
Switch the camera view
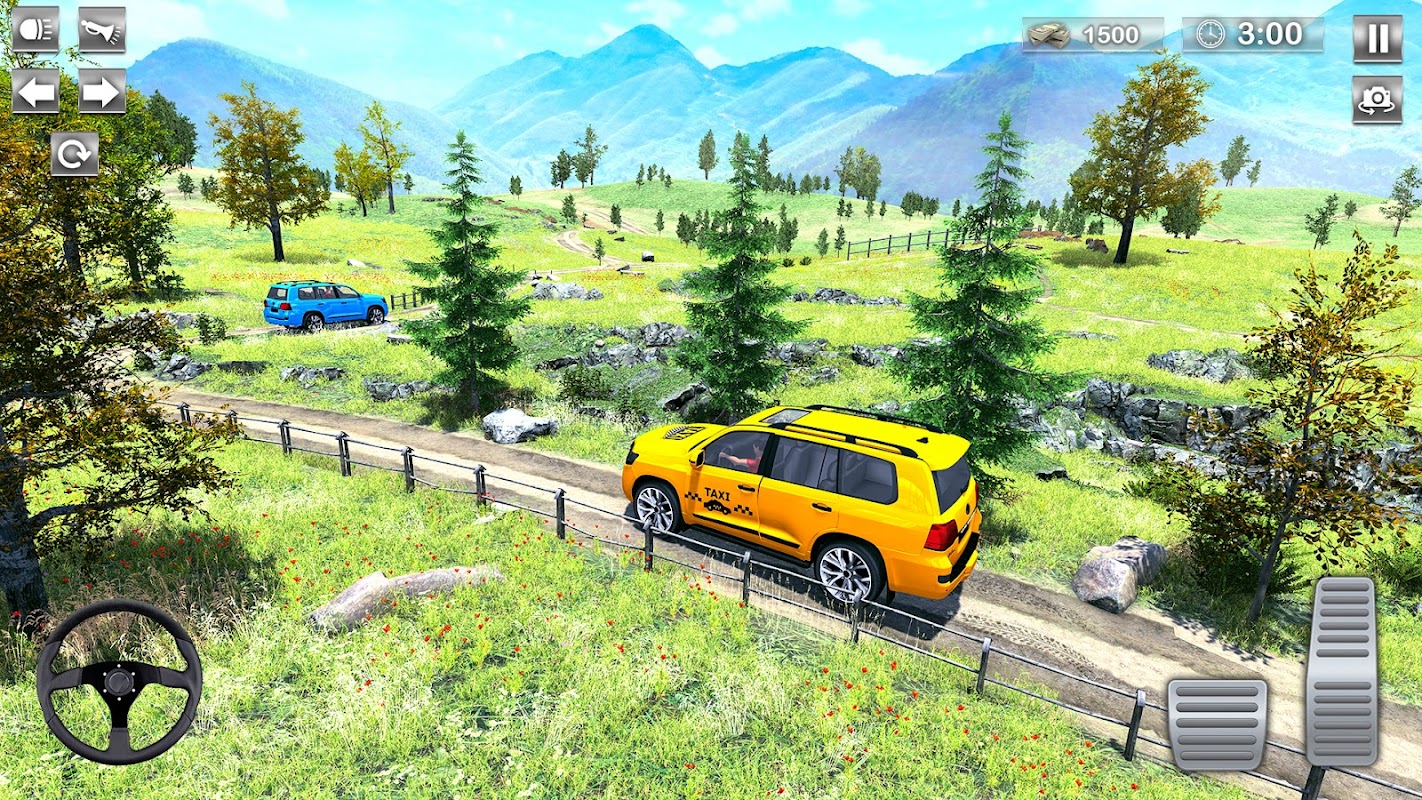click(1377, 99)
